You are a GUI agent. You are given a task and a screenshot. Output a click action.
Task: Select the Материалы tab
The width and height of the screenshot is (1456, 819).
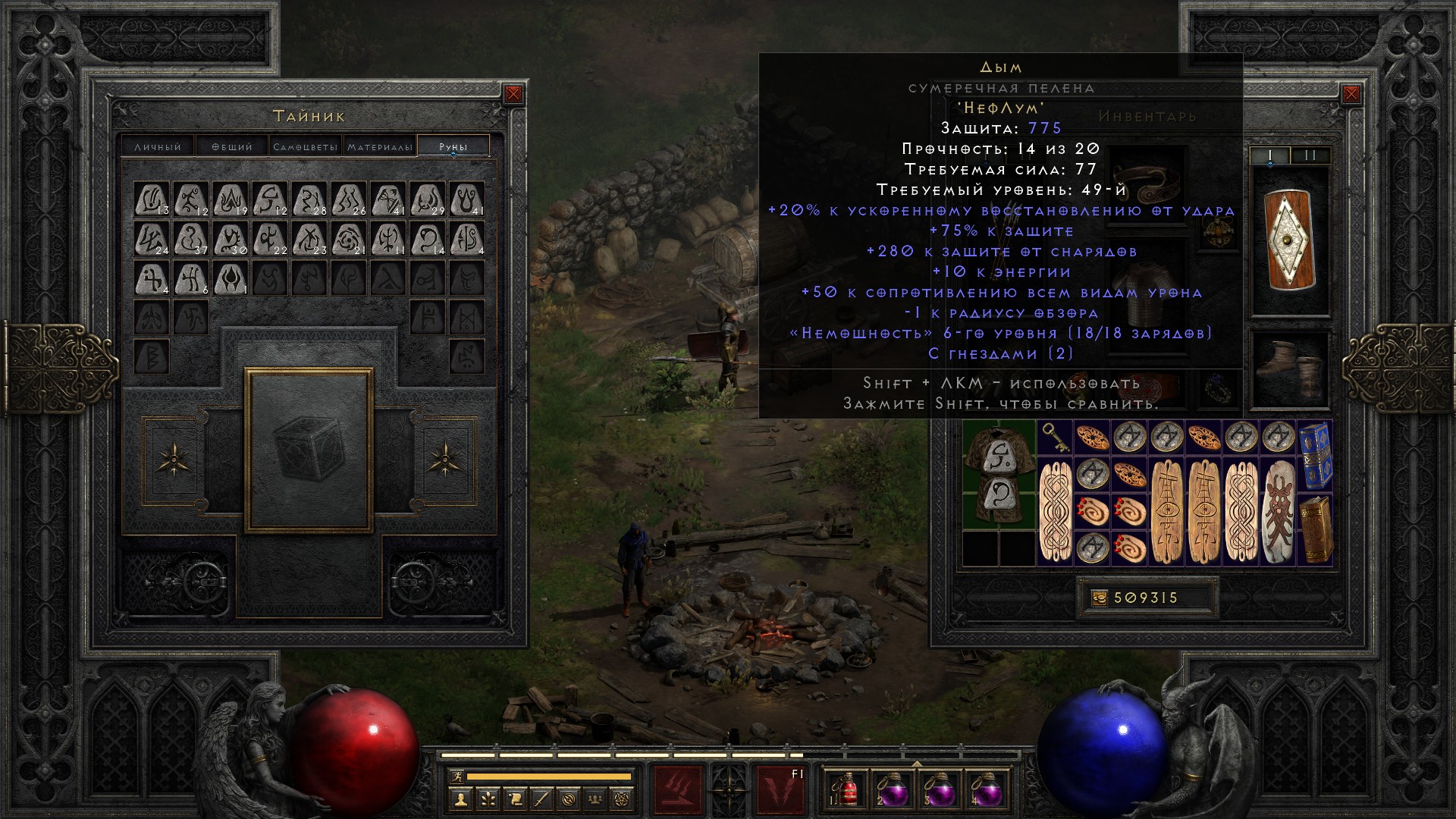[380, 146]
